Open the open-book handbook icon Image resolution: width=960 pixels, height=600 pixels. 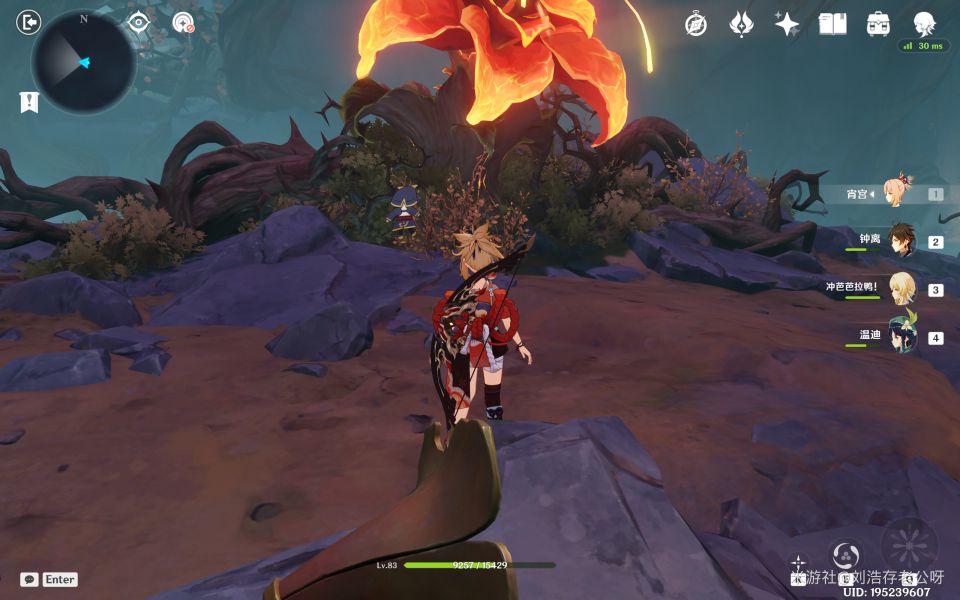[x=832, y=25]
